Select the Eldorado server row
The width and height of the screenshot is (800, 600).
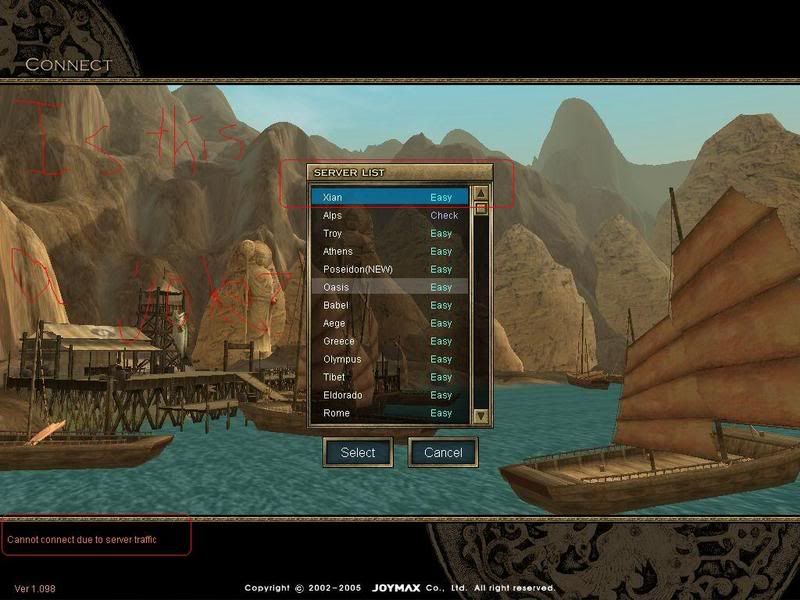388,395
